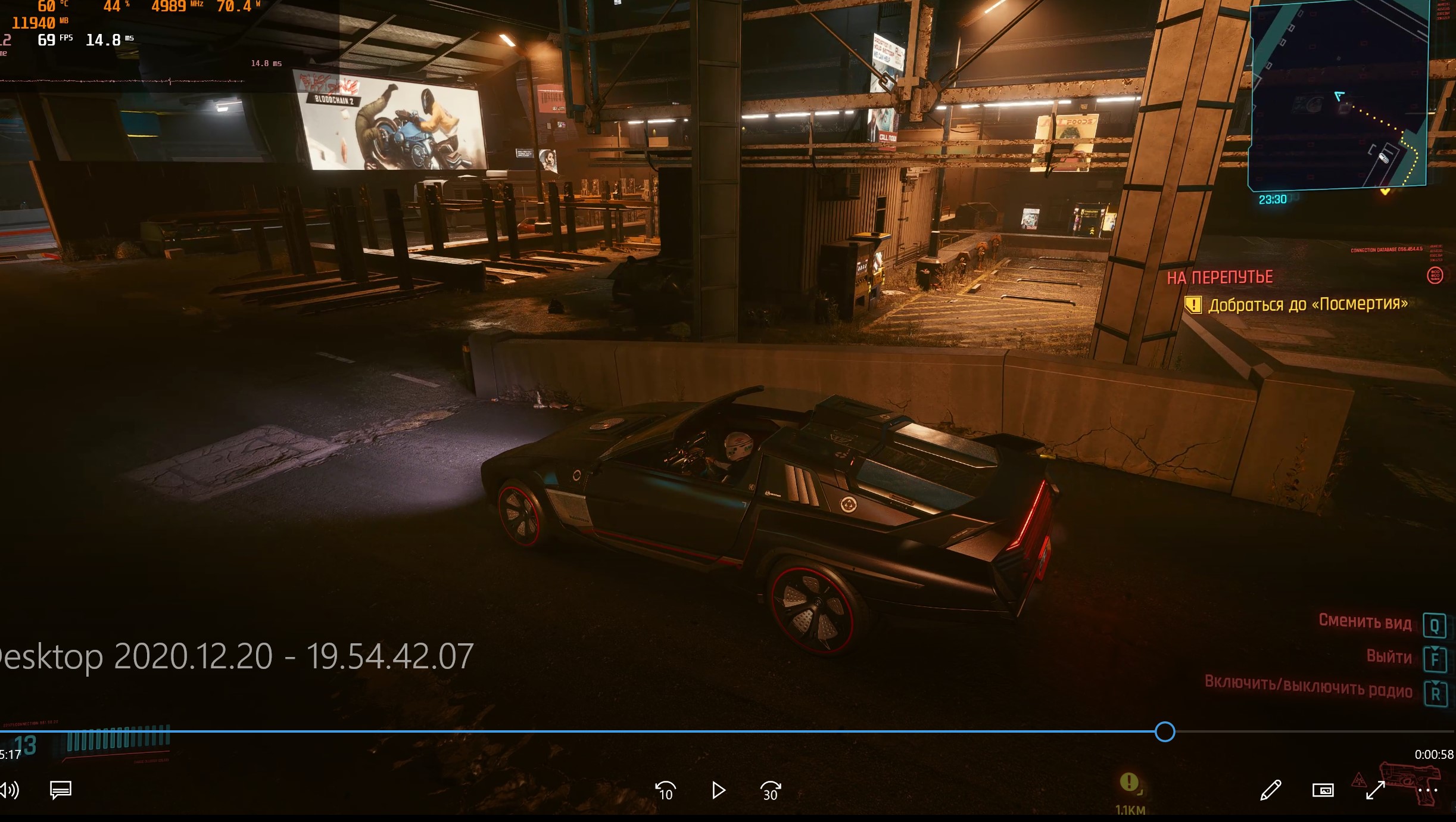This screenshot has width=1456, height=822.
Task: Click the minimap in the corner
Action: coord(1339,95)
